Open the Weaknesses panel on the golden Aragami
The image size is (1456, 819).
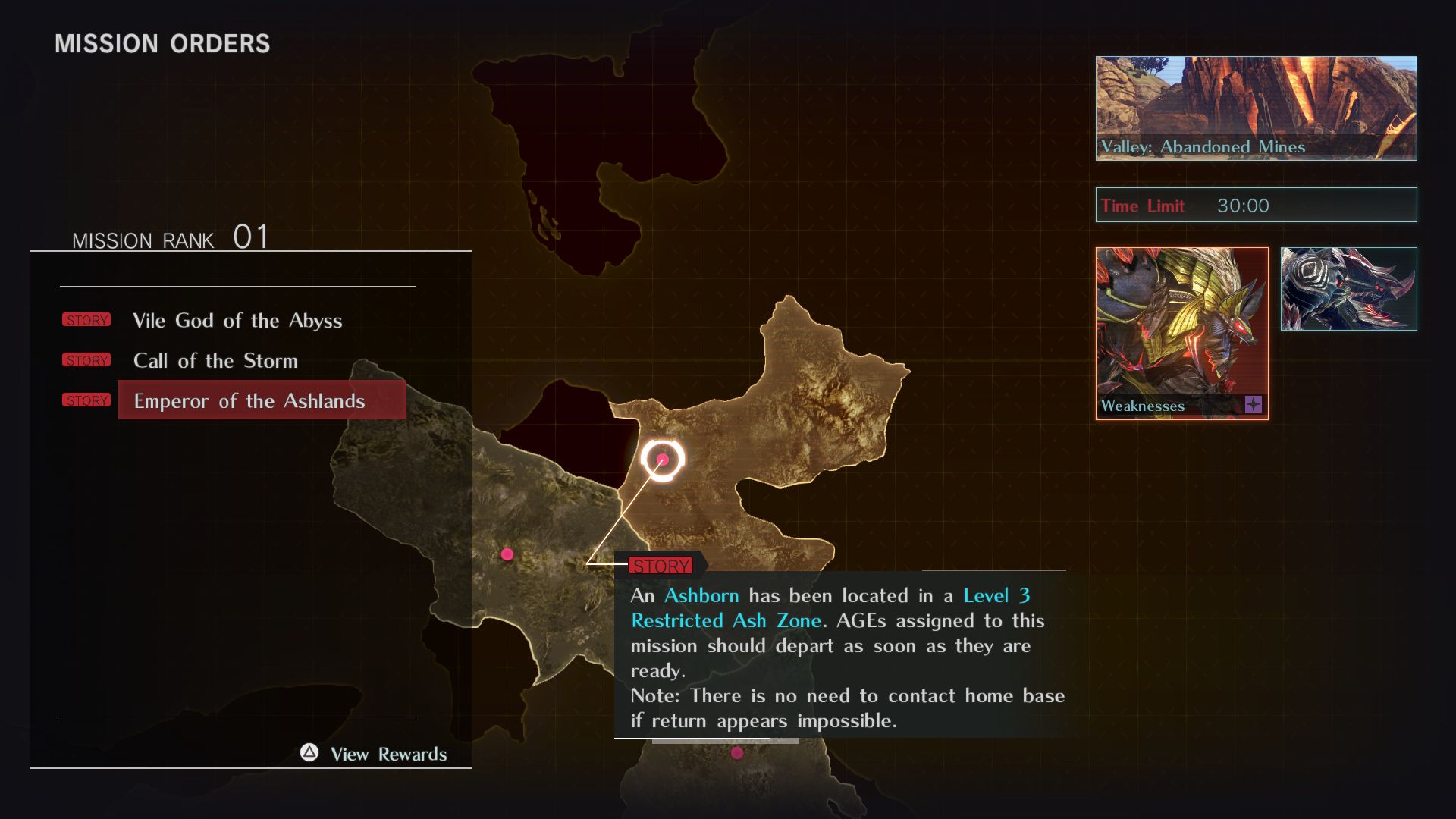coord(1181,334)
